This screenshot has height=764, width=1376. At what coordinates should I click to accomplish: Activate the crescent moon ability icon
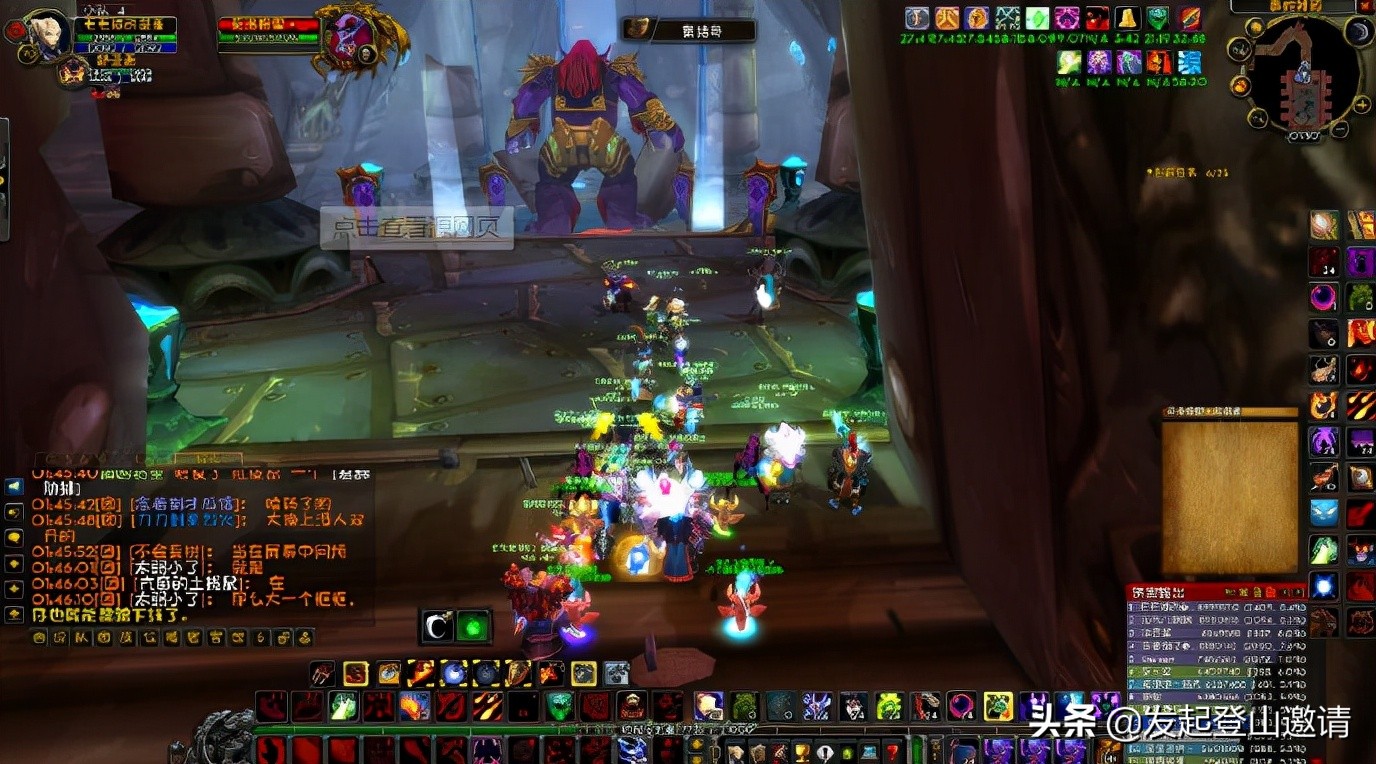click(437, 626)
